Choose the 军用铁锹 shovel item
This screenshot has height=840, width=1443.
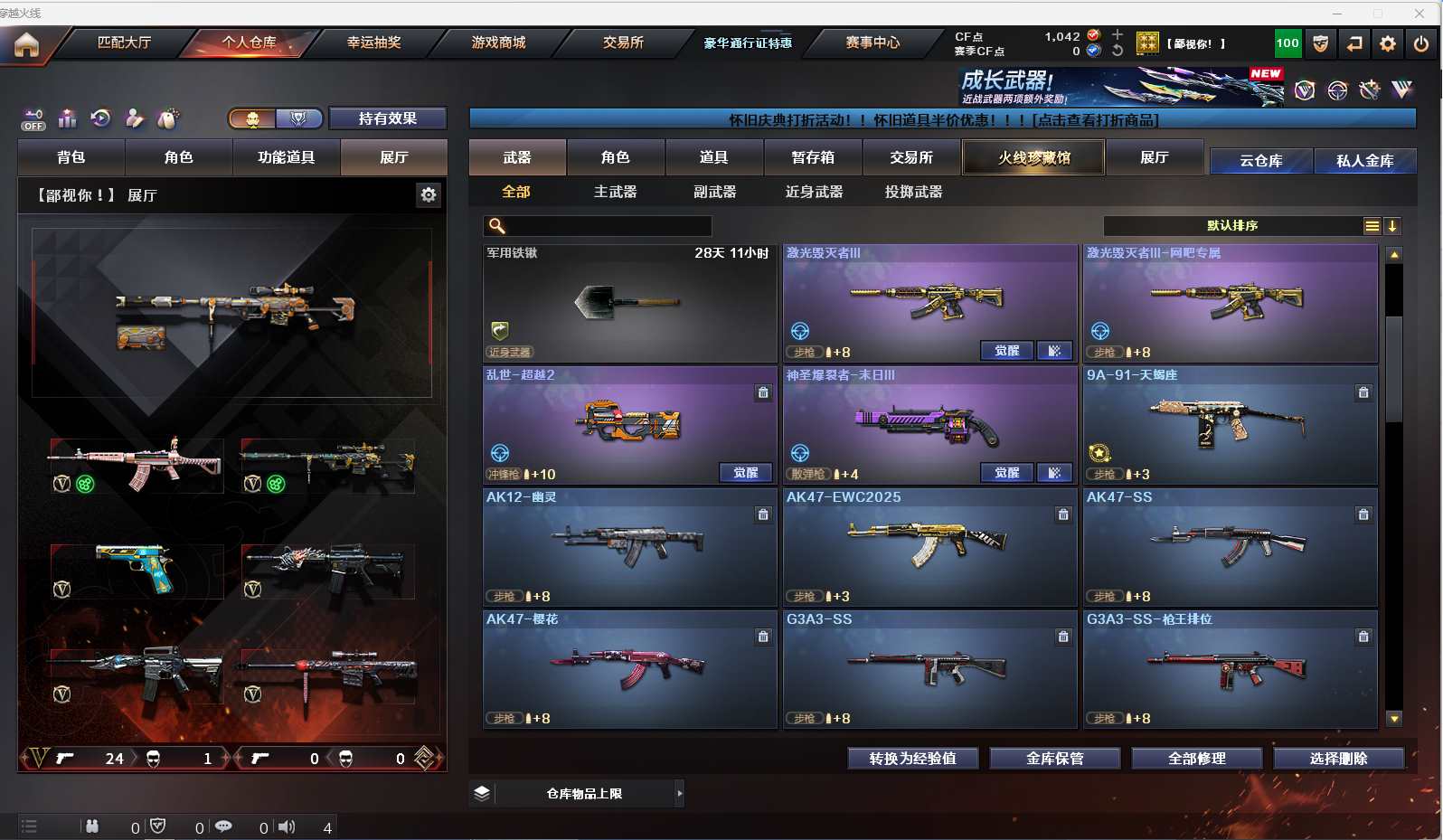pos(629,303)
